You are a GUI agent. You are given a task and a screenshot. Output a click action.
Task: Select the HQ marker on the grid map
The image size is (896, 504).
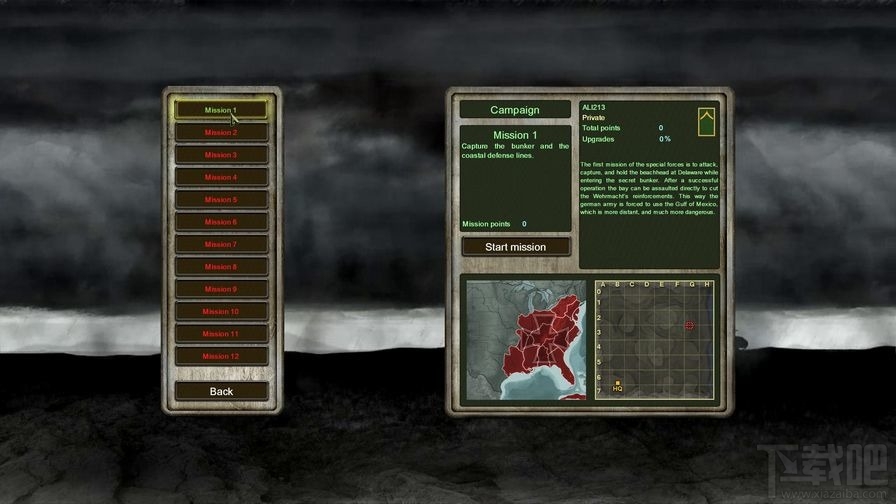pos(617,385)
